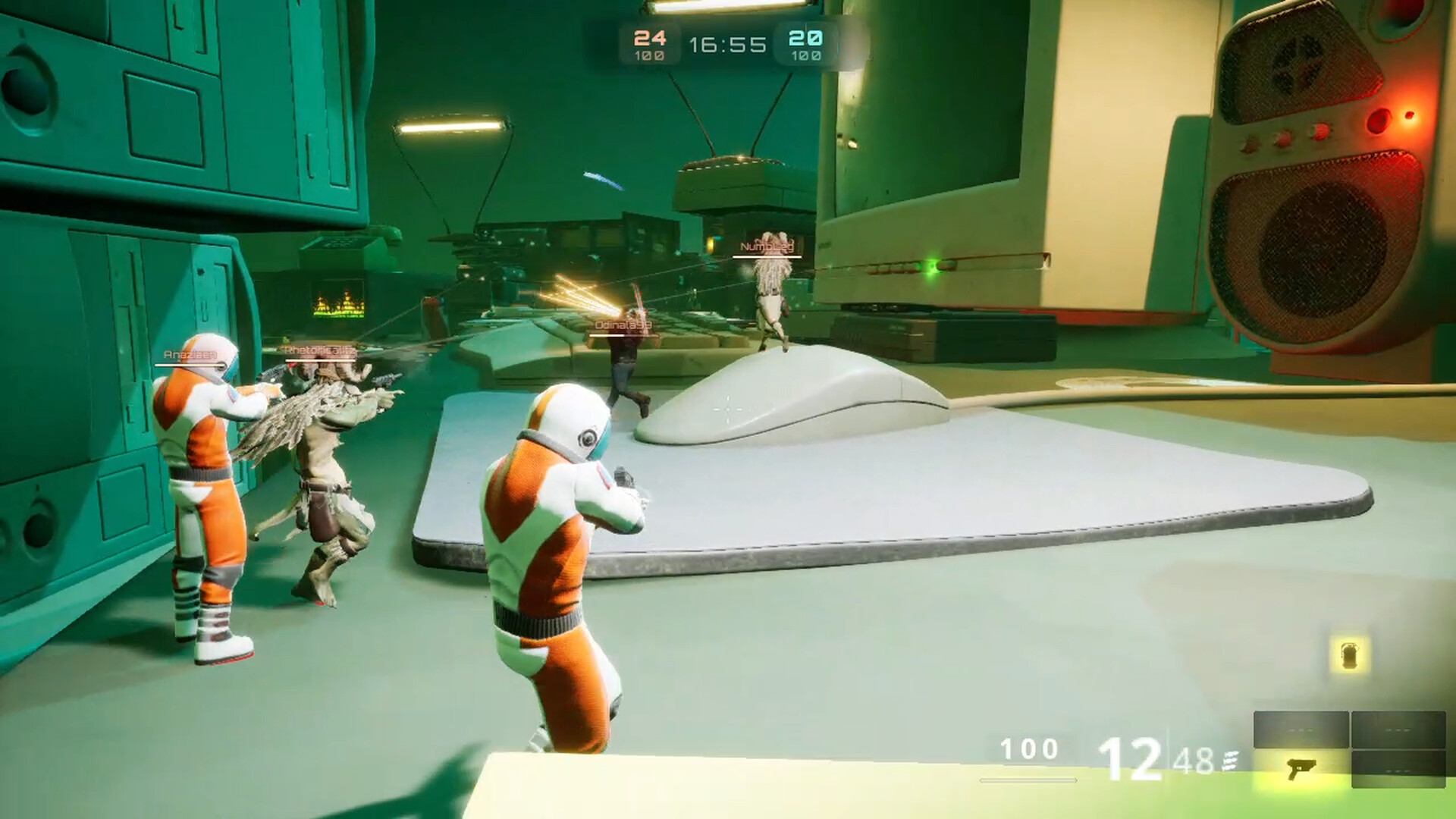The height and width of the screenshot is (819, 1456).
Task: Select the glowing pistol weapon slot icon
Action: tap(1302, 769)
